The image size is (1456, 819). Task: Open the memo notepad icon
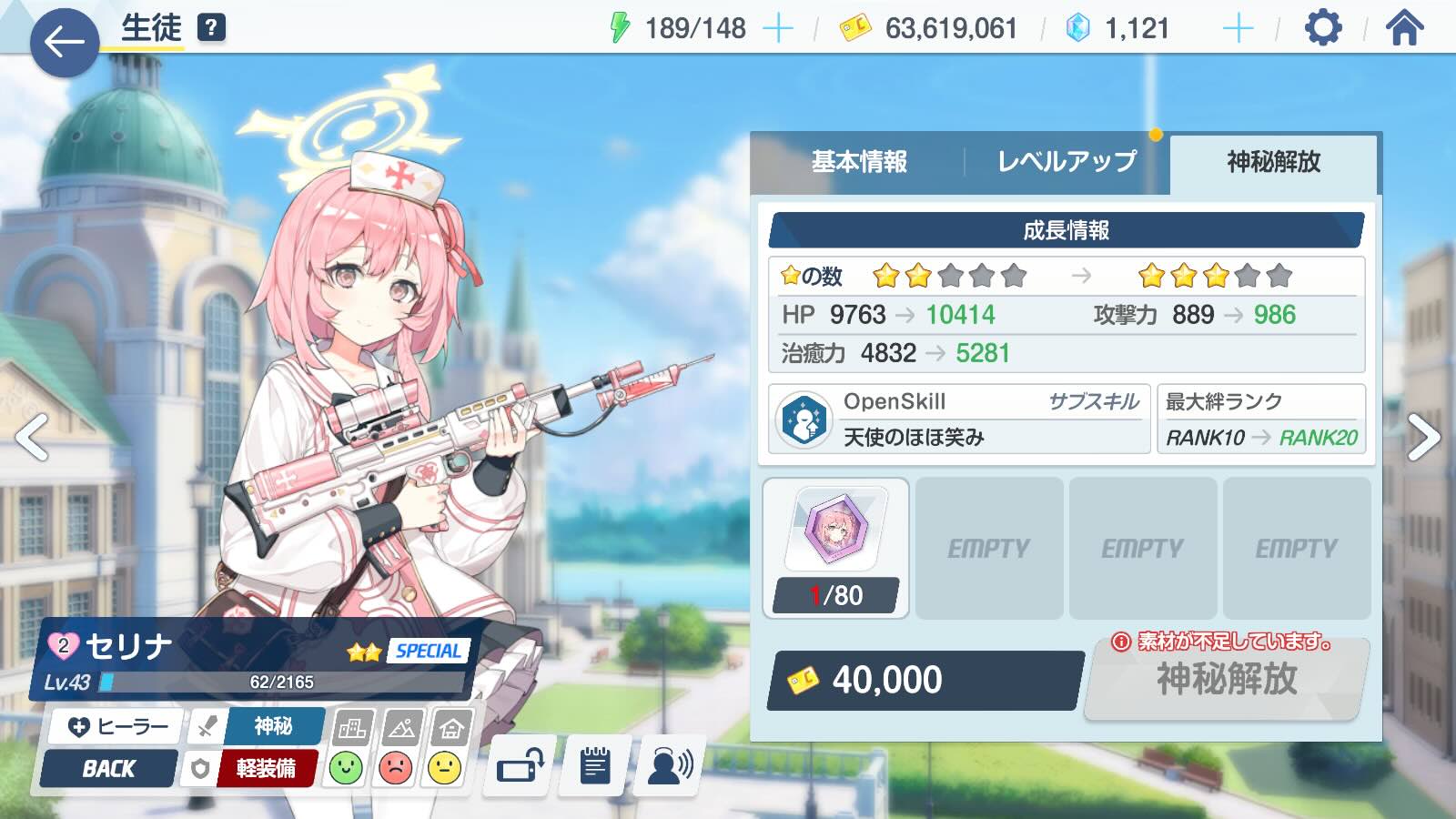click(596, 765)
